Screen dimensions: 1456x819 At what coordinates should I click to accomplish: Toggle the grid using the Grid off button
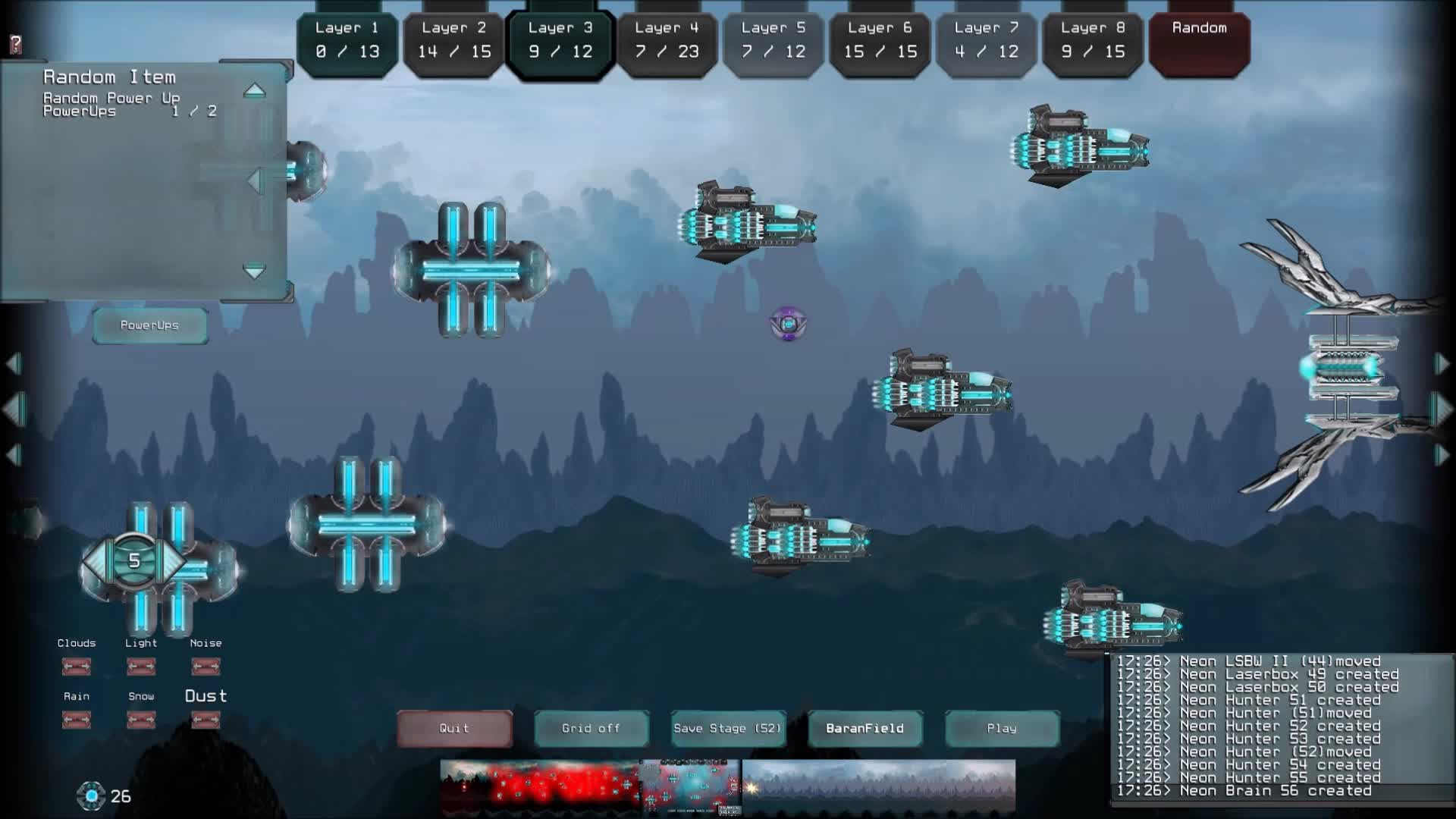point(591,728)
